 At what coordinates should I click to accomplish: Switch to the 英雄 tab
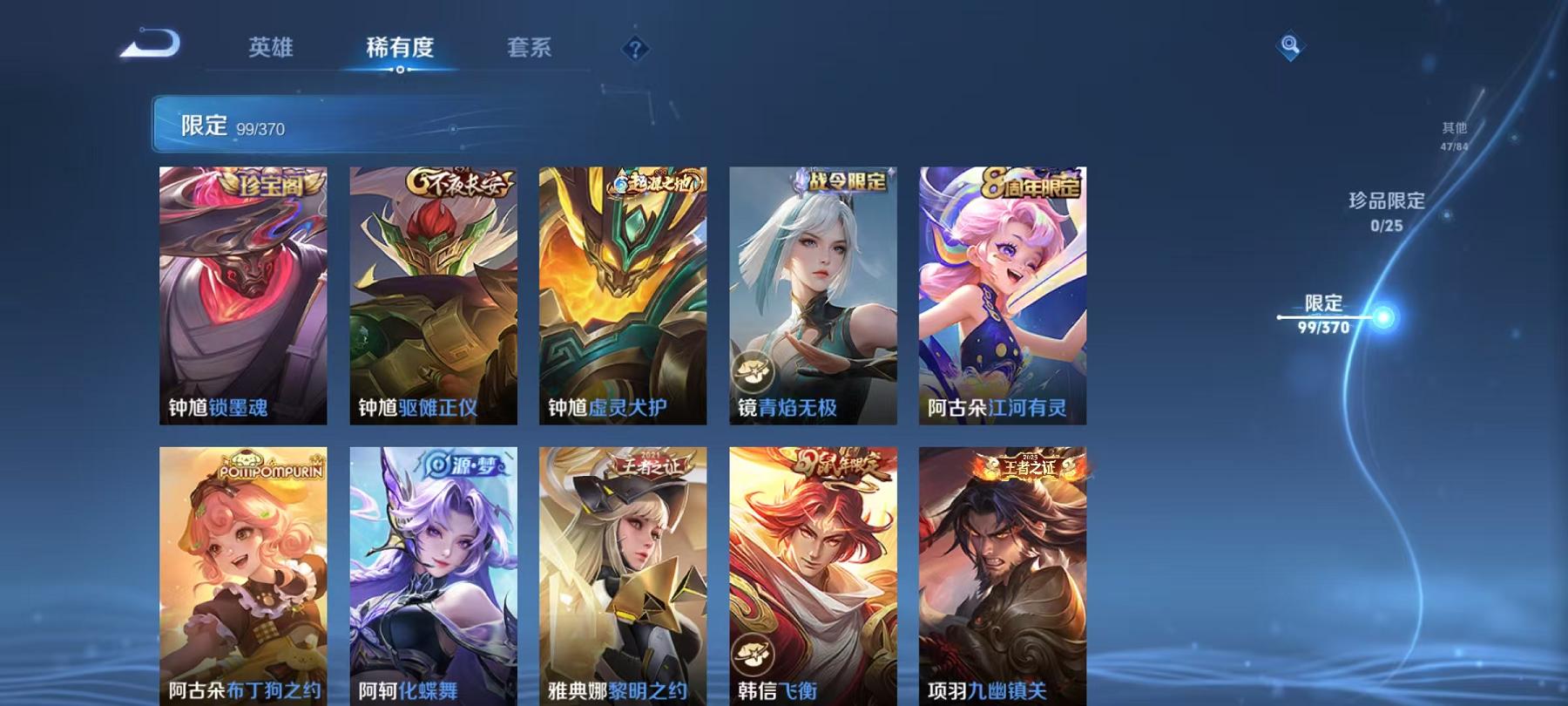click(x=270, y=50)
